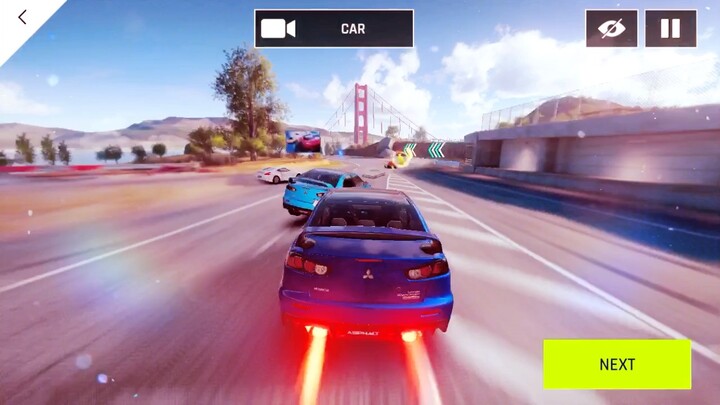
Task: Pause the race replay
Action: 670,28
